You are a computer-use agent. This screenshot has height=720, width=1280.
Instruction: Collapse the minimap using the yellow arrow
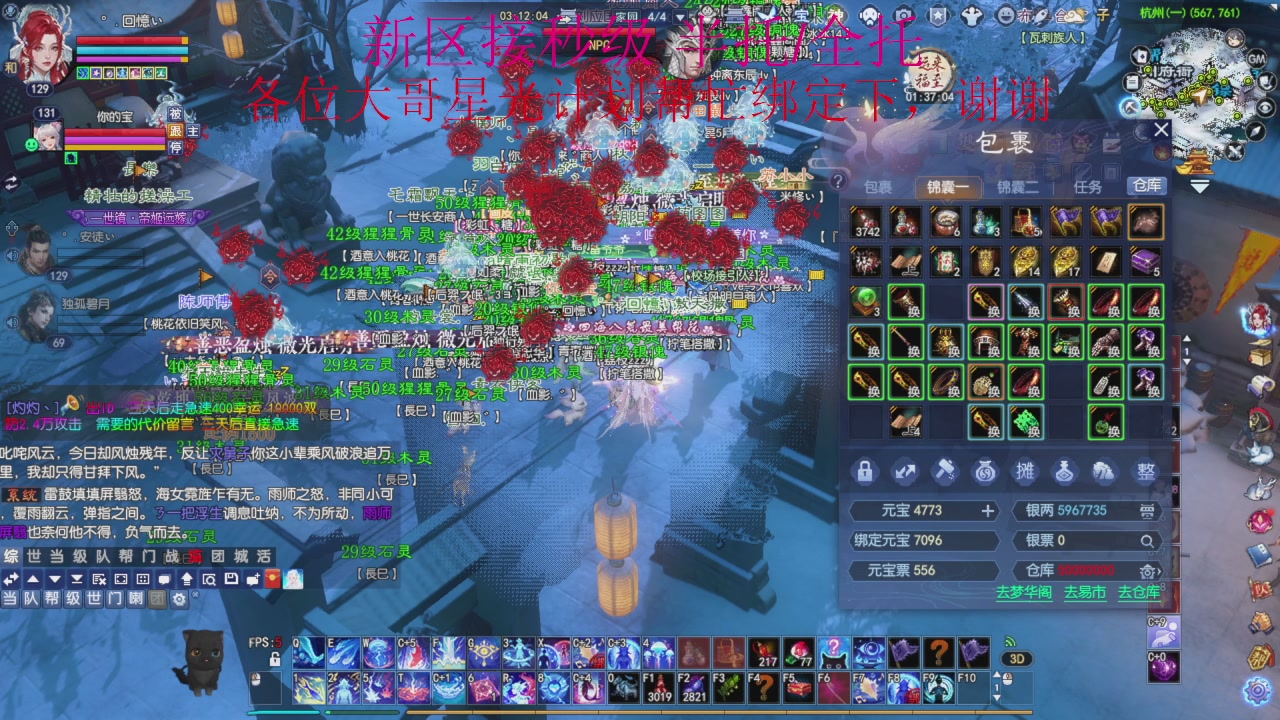pos(1199,187)
